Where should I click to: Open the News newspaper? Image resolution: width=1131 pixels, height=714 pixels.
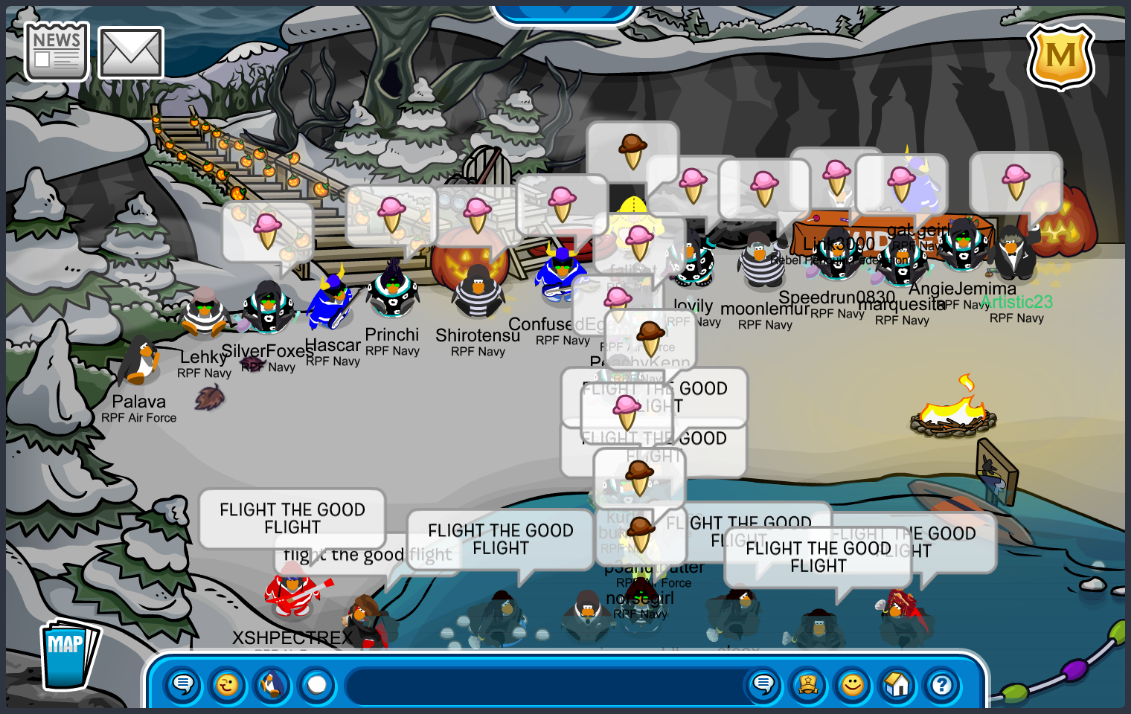point(56,51)
